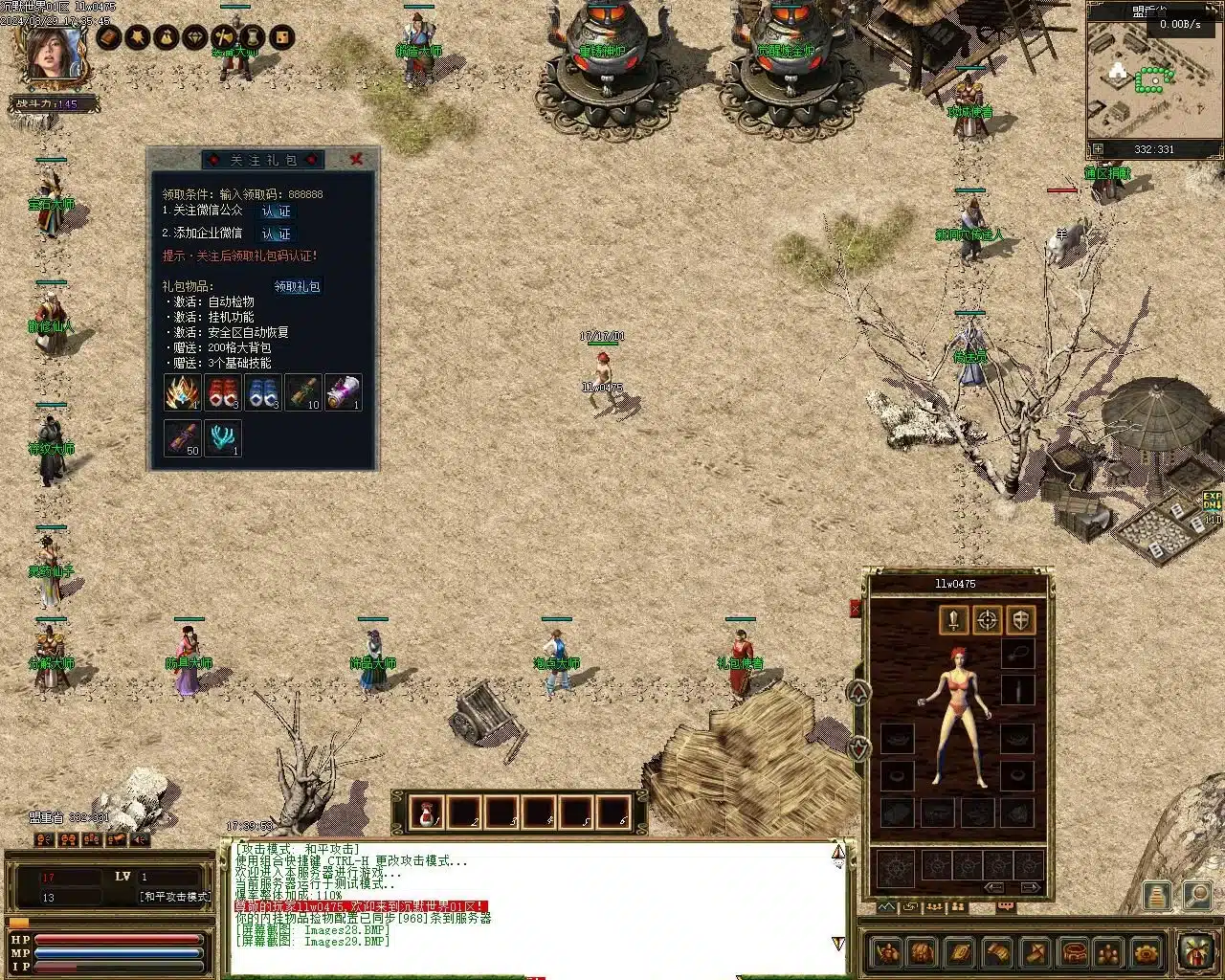The height and width of the screenshot is (980, 1225).
Task: Click 认证 next to 添加企业微信
Action: coord(276,234)
